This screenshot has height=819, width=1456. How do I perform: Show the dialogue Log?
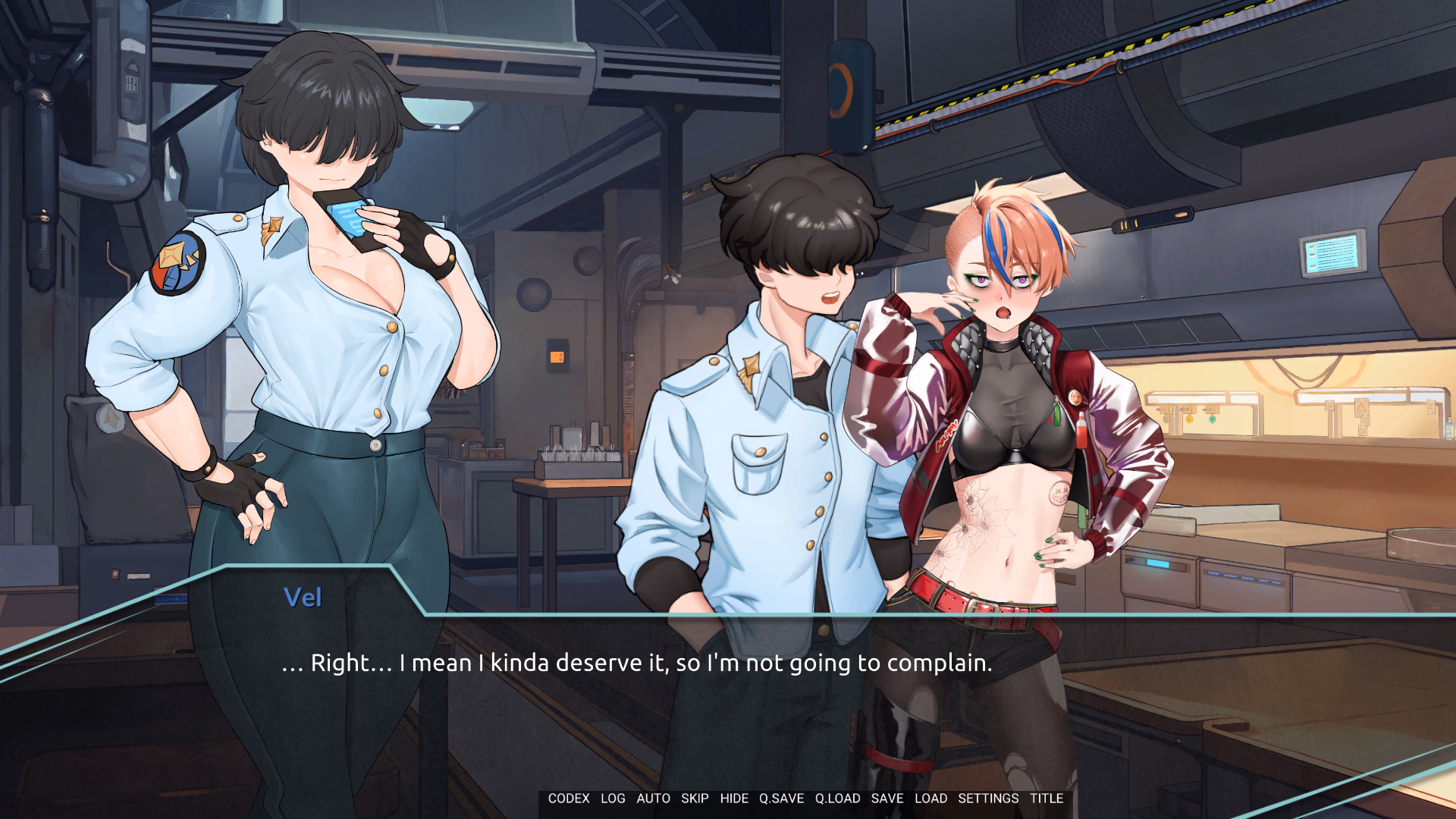[613, 799]
